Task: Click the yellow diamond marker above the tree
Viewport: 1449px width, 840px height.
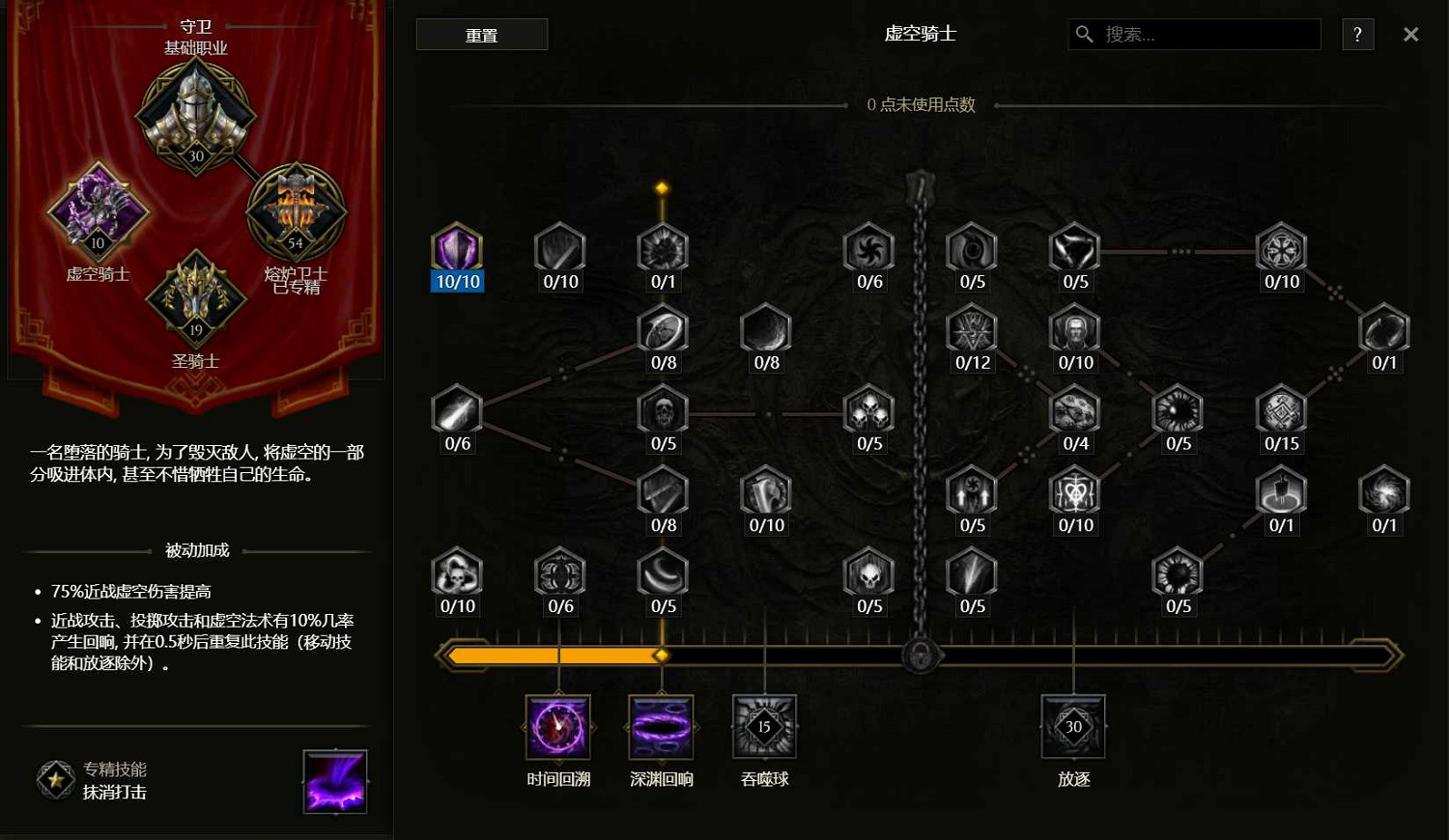Action: point(662,186)
